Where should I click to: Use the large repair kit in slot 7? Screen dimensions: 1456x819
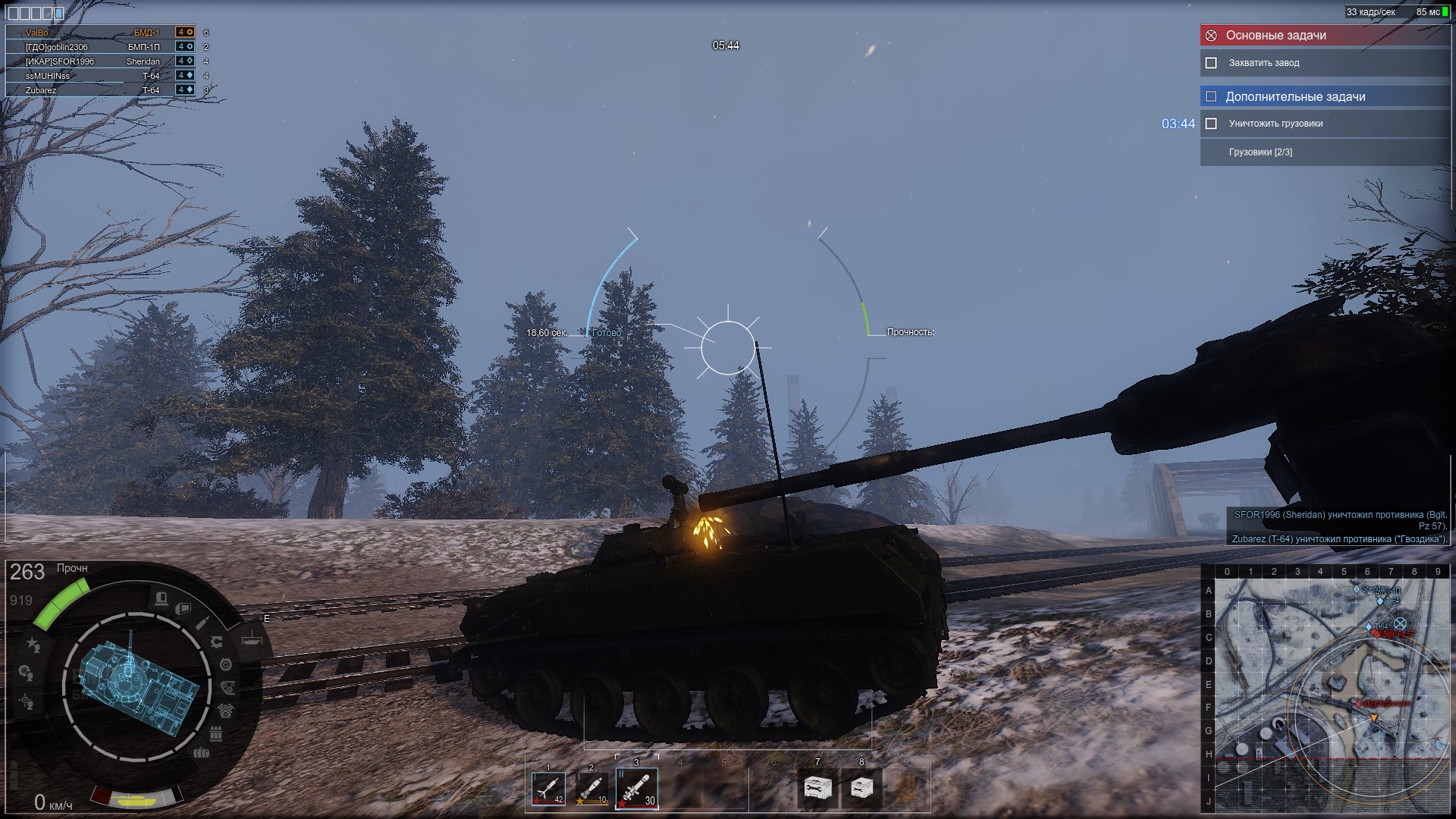coord(817,789)
